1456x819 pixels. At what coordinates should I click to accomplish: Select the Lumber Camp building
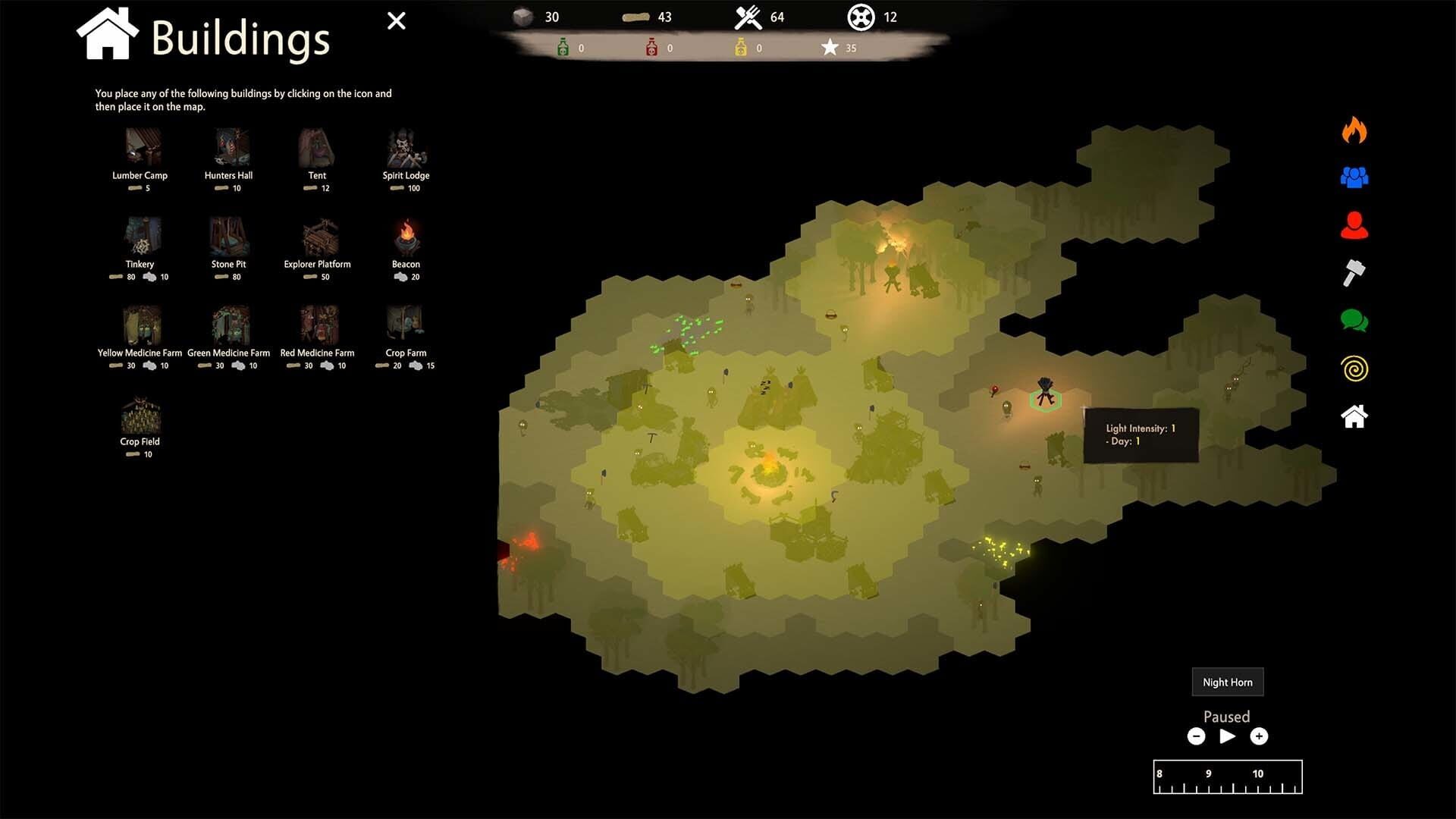[140, 148]
